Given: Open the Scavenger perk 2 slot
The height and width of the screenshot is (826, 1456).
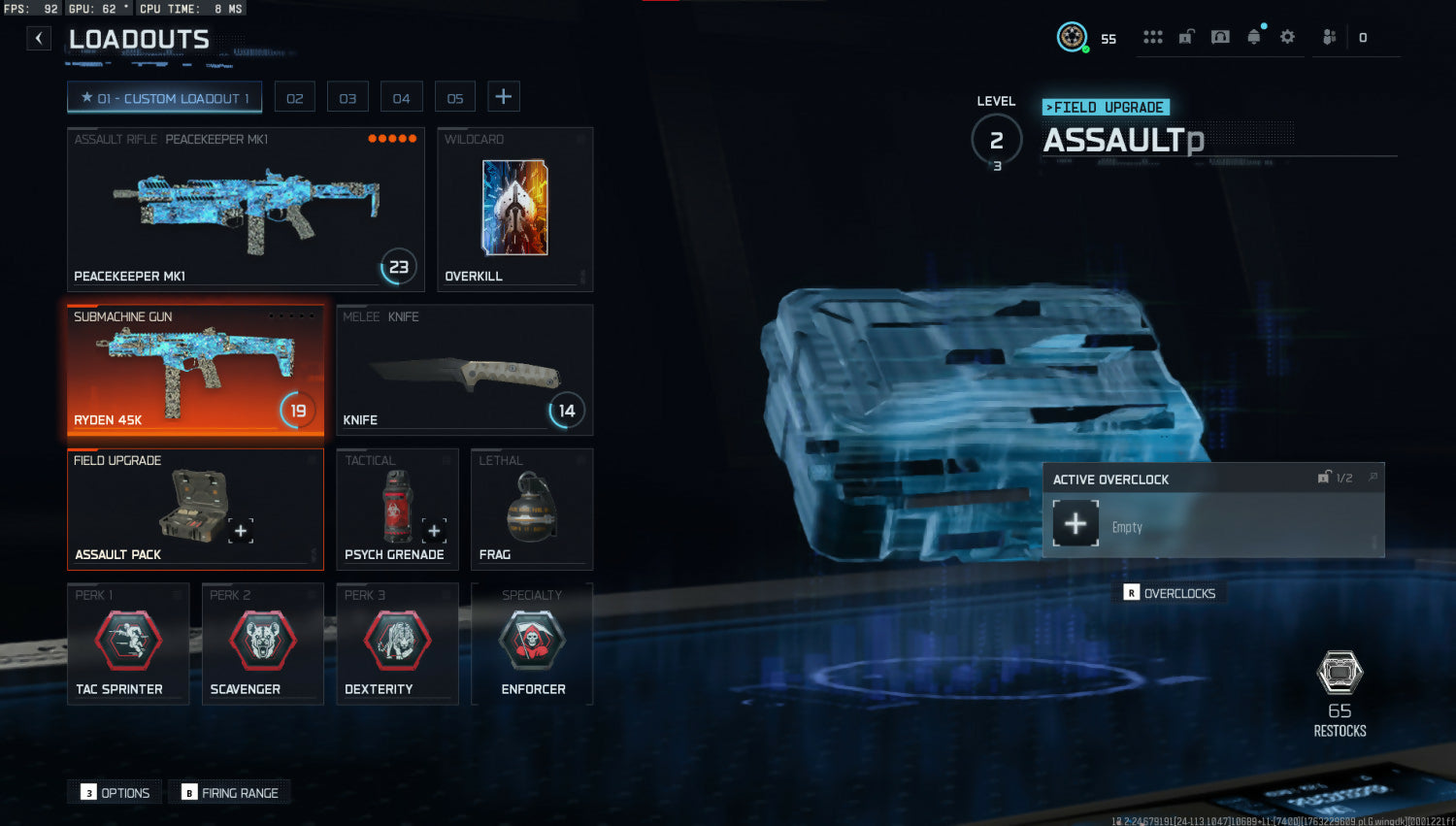Looking at the screenshot, I should click(x=262, y=644).
